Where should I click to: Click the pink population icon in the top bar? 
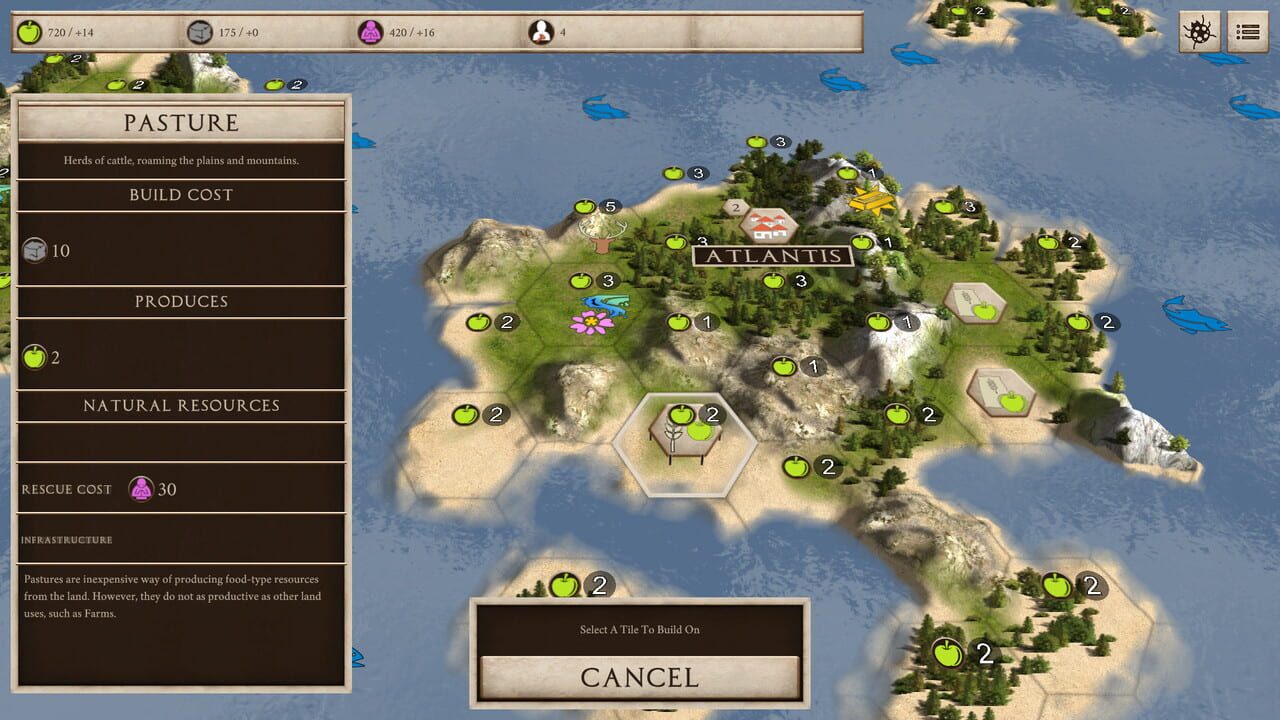pyautogui.click(x=370, y=30)
